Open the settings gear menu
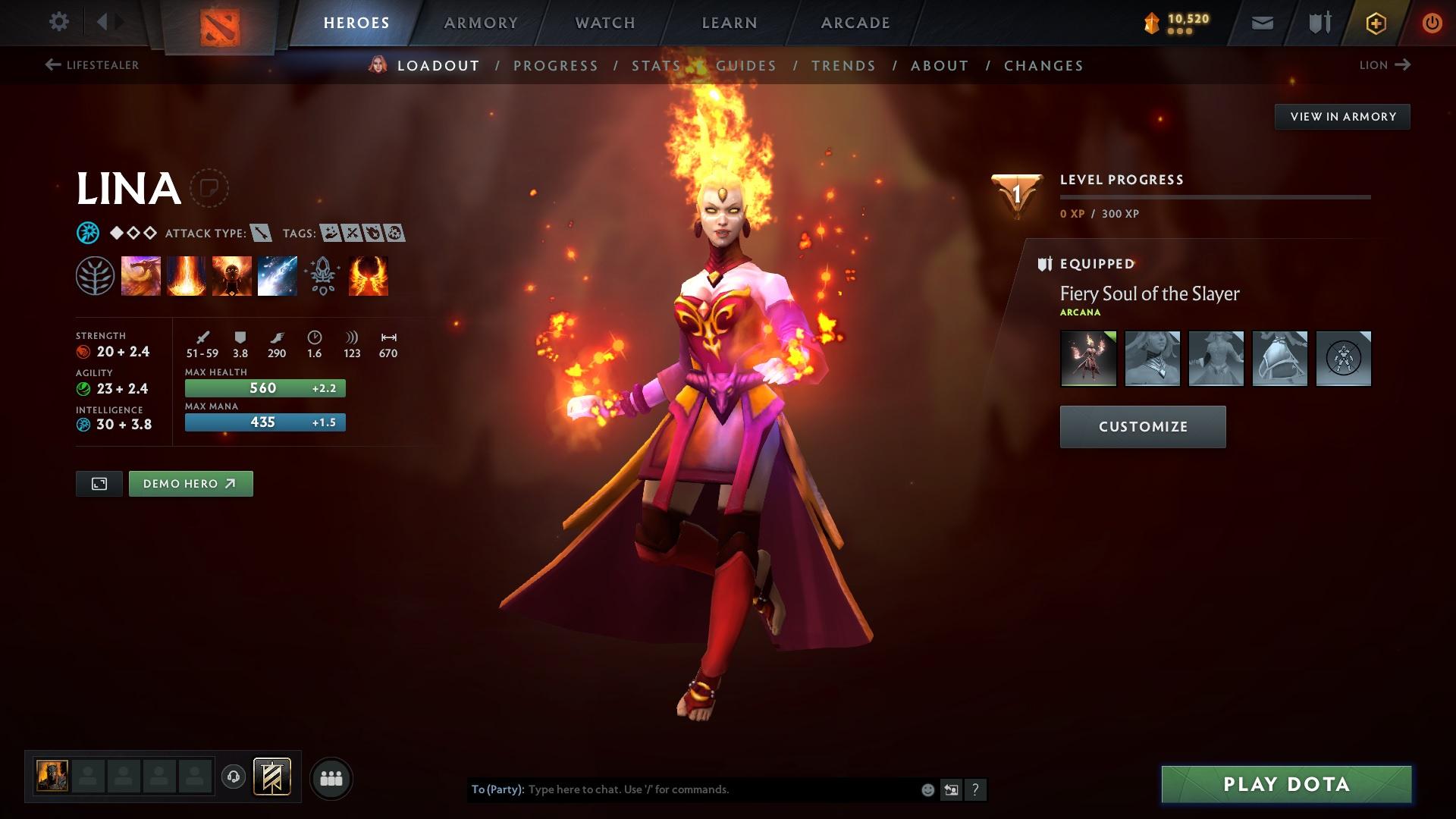The height and width of the screenshot is (819, 1456). point(58,22)
